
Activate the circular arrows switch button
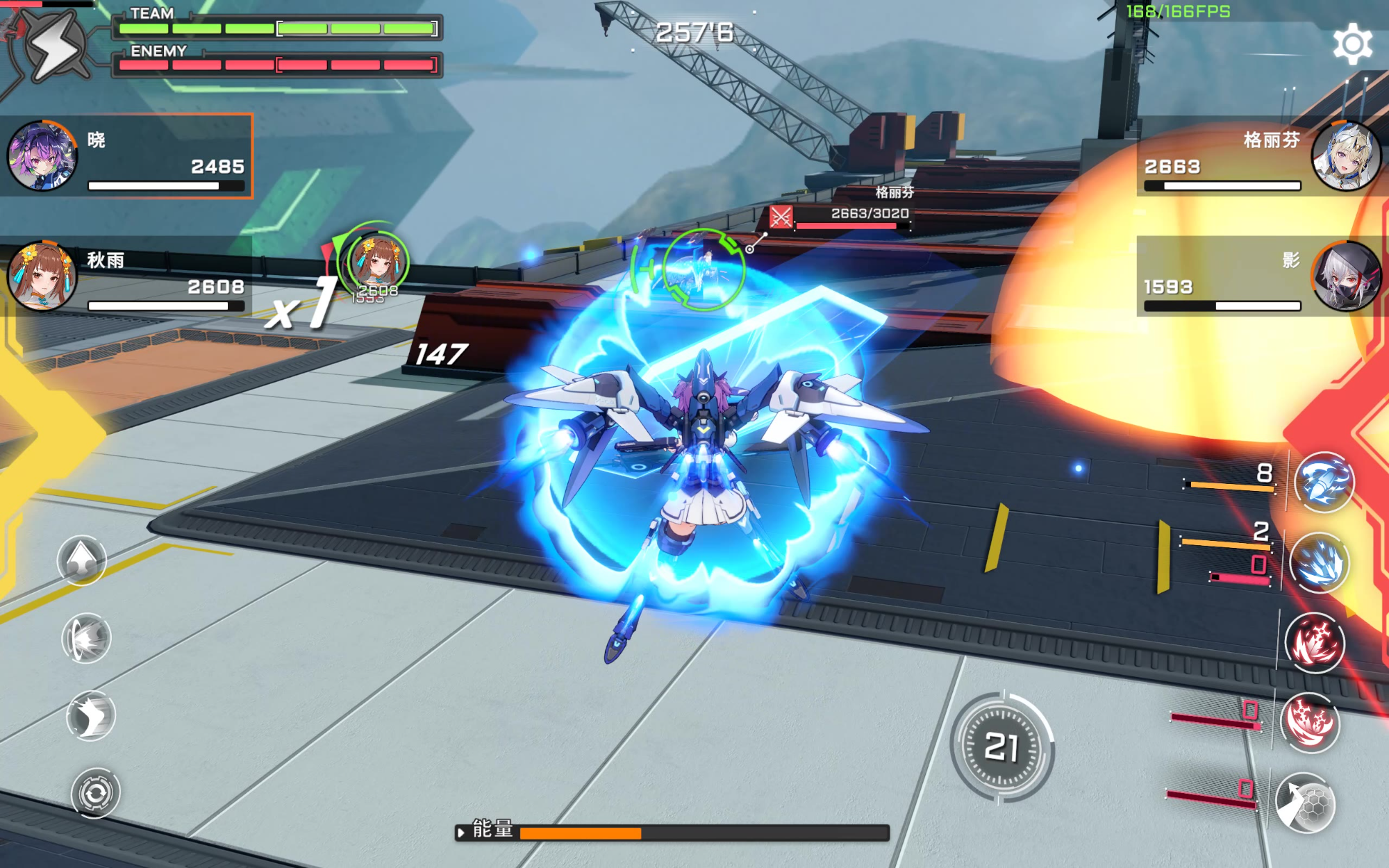coord(96,792)
